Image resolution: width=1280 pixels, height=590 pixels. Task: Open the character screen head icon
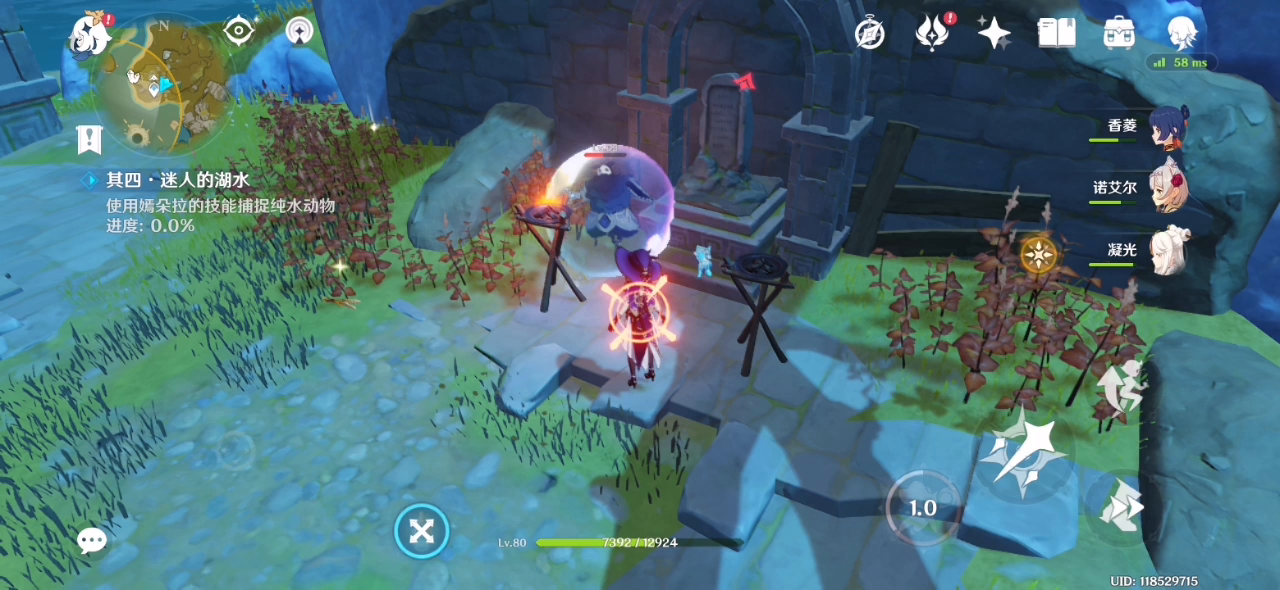1183,33
